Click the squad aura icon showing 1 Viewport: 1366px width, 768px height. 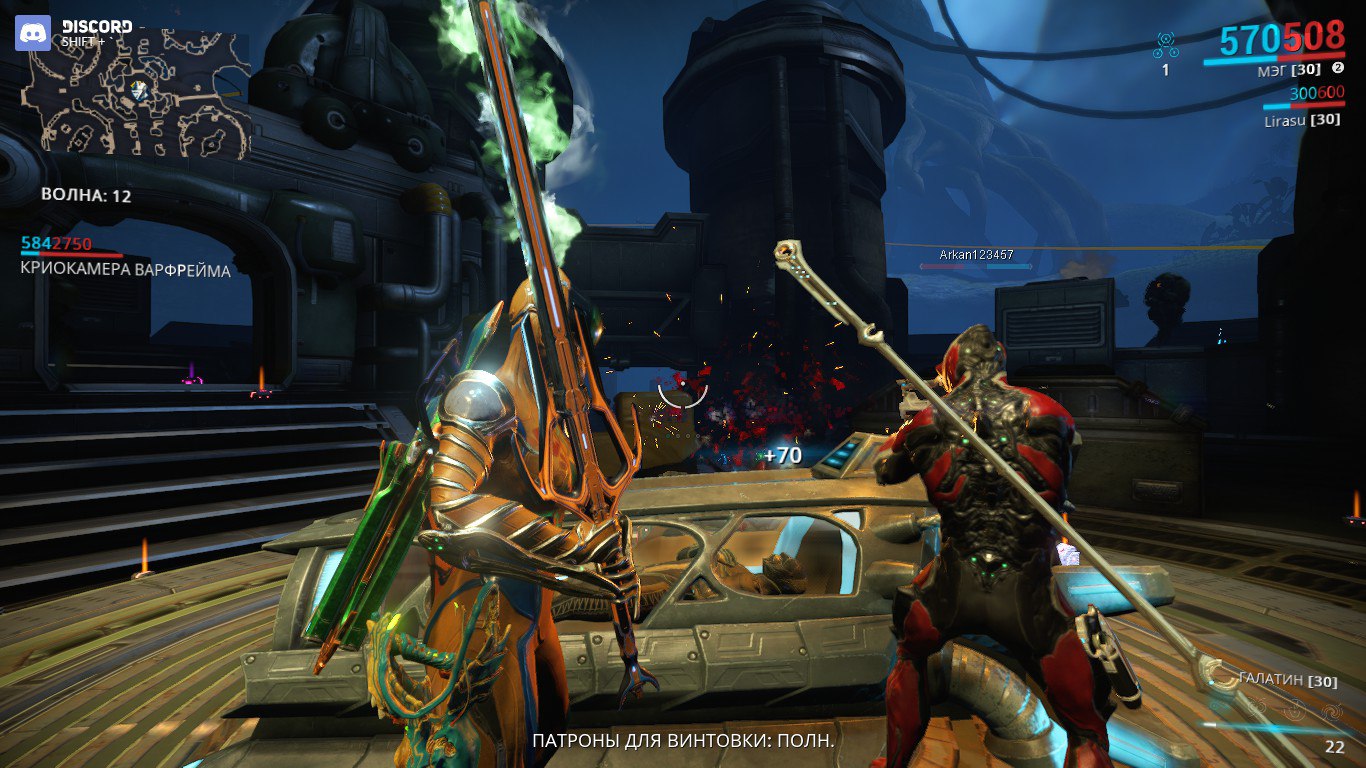click(1165, 46)
